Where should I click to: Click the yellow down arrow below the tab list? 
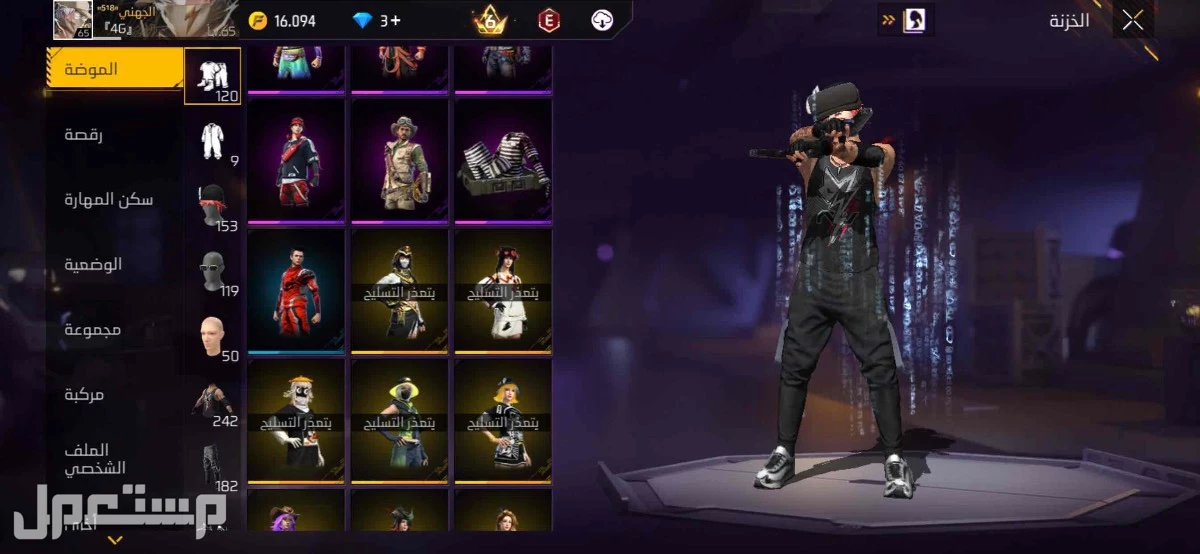pyautogui.click(x=115, y=540)
